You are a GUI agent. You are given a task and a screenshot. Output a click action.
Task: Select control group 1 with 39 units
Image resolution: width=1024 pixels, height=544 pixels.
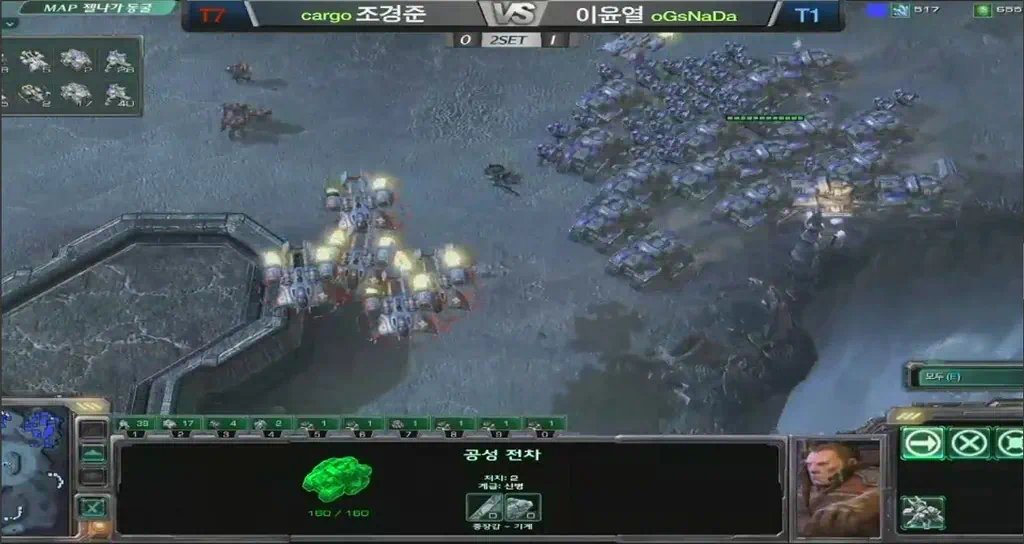point(133,424)
